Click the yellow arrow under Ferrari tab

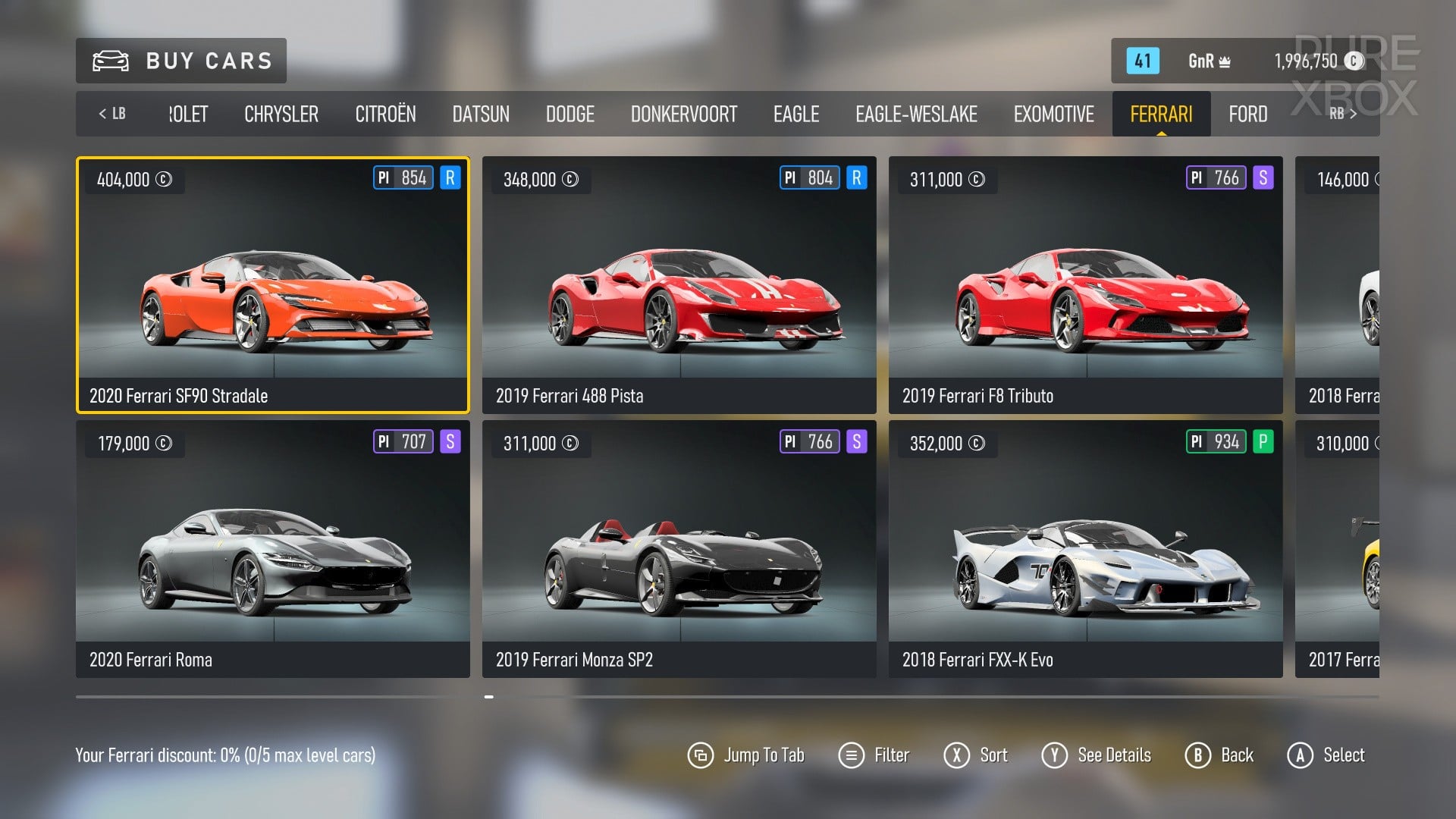1160,133
